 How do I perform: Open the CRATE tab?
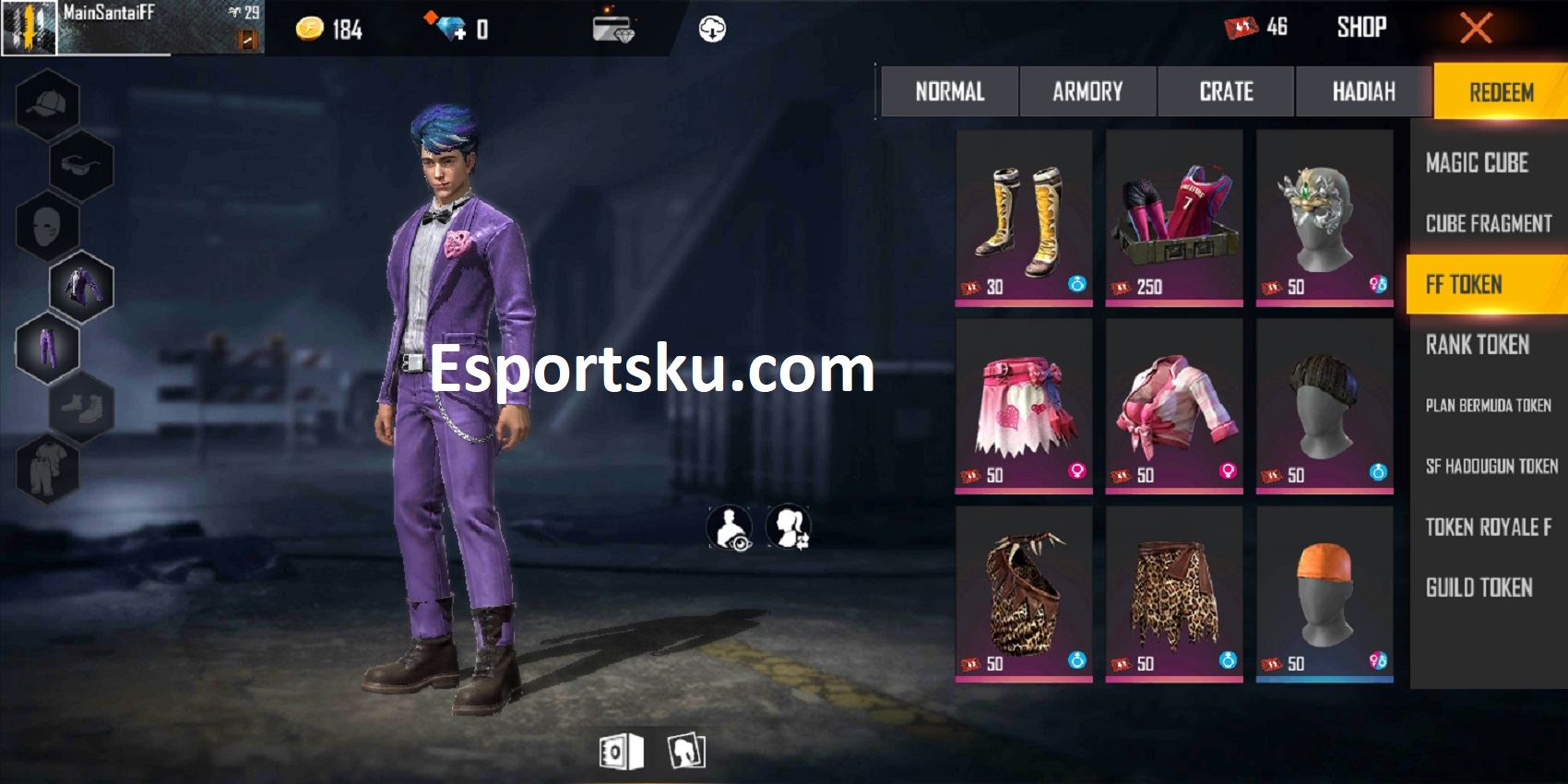pos(1225,91)
